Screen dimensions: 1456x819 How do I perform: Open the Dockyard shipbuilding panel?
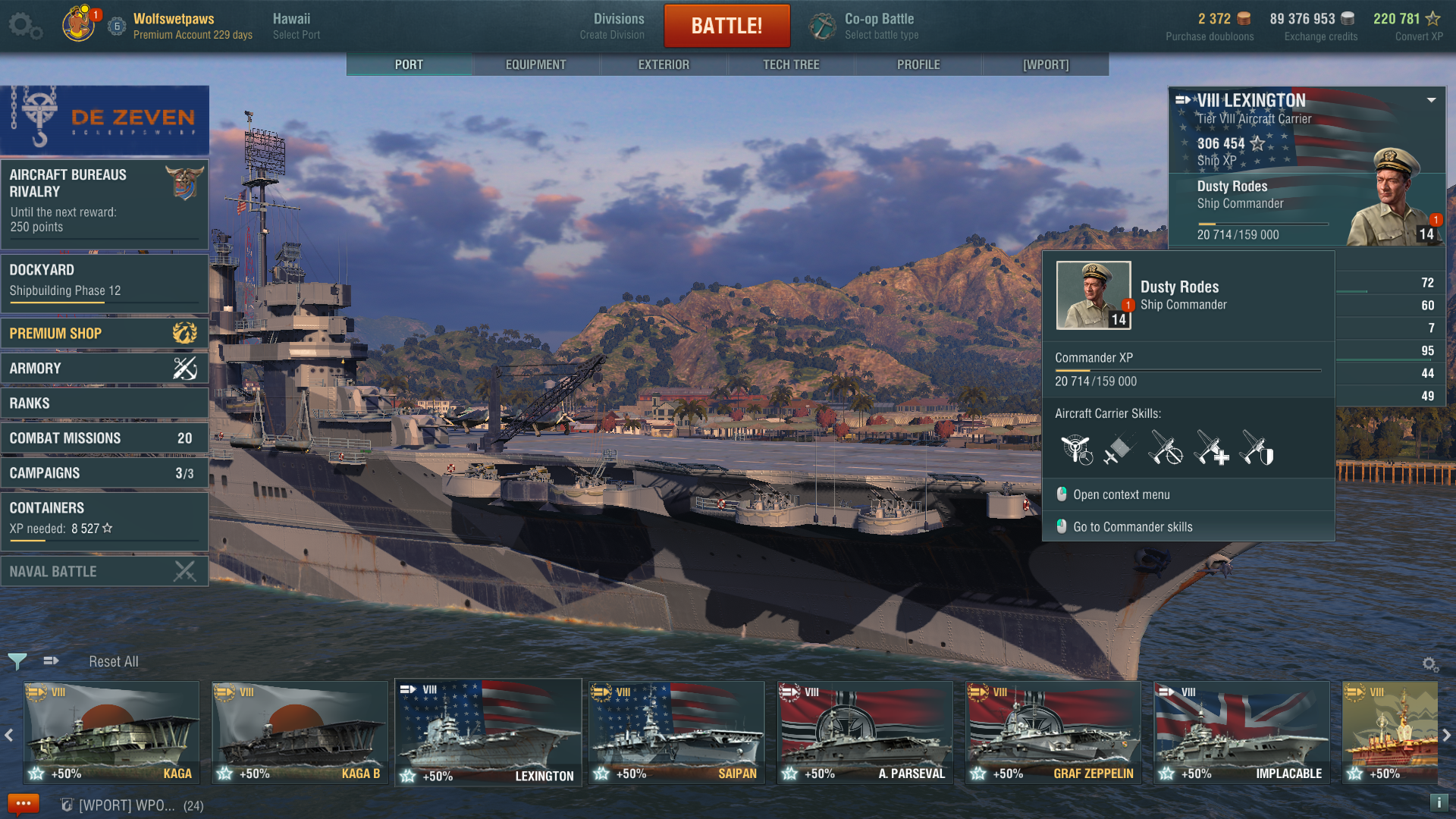tap(104, 281)
